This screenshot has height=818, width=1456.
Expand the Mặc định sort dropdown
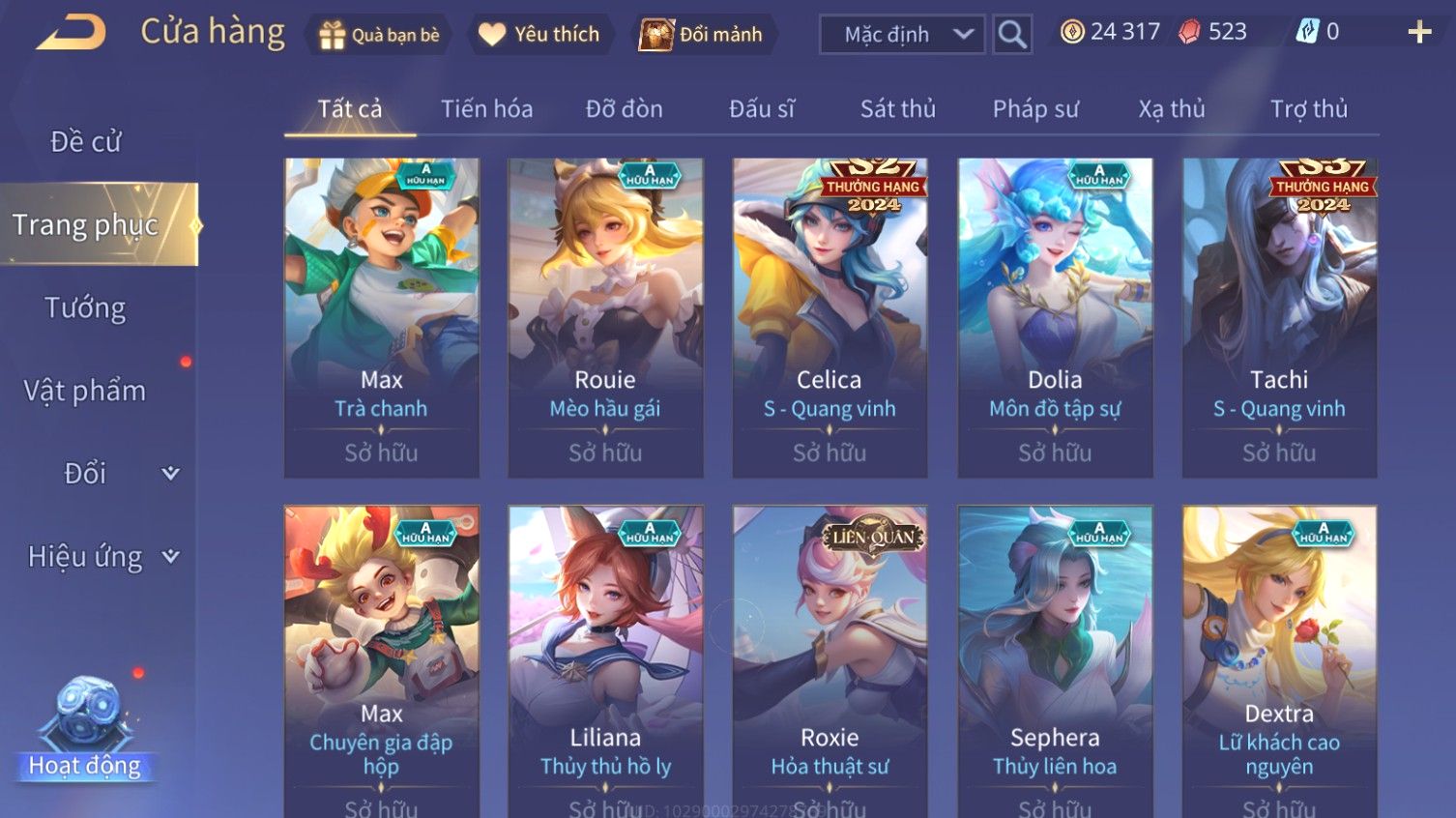901,35
